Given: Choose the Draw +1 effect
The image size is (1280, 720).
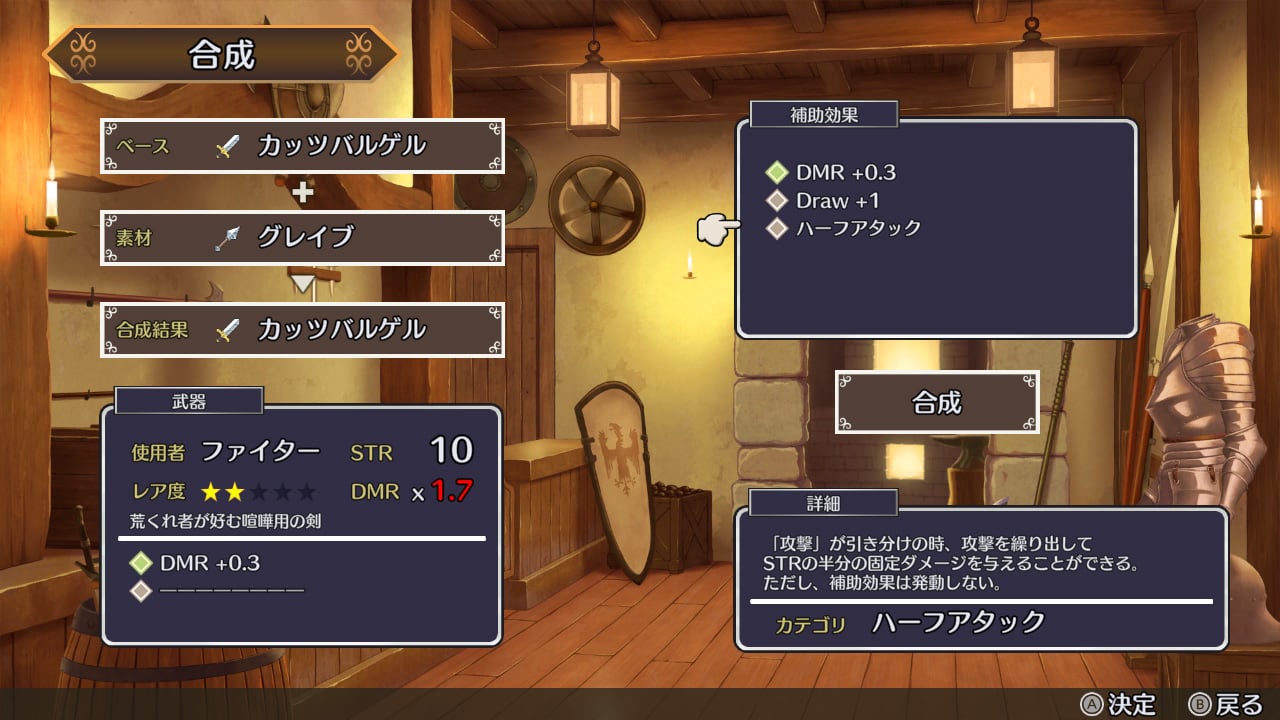Looking at the screenshot, I should (837, 200).
